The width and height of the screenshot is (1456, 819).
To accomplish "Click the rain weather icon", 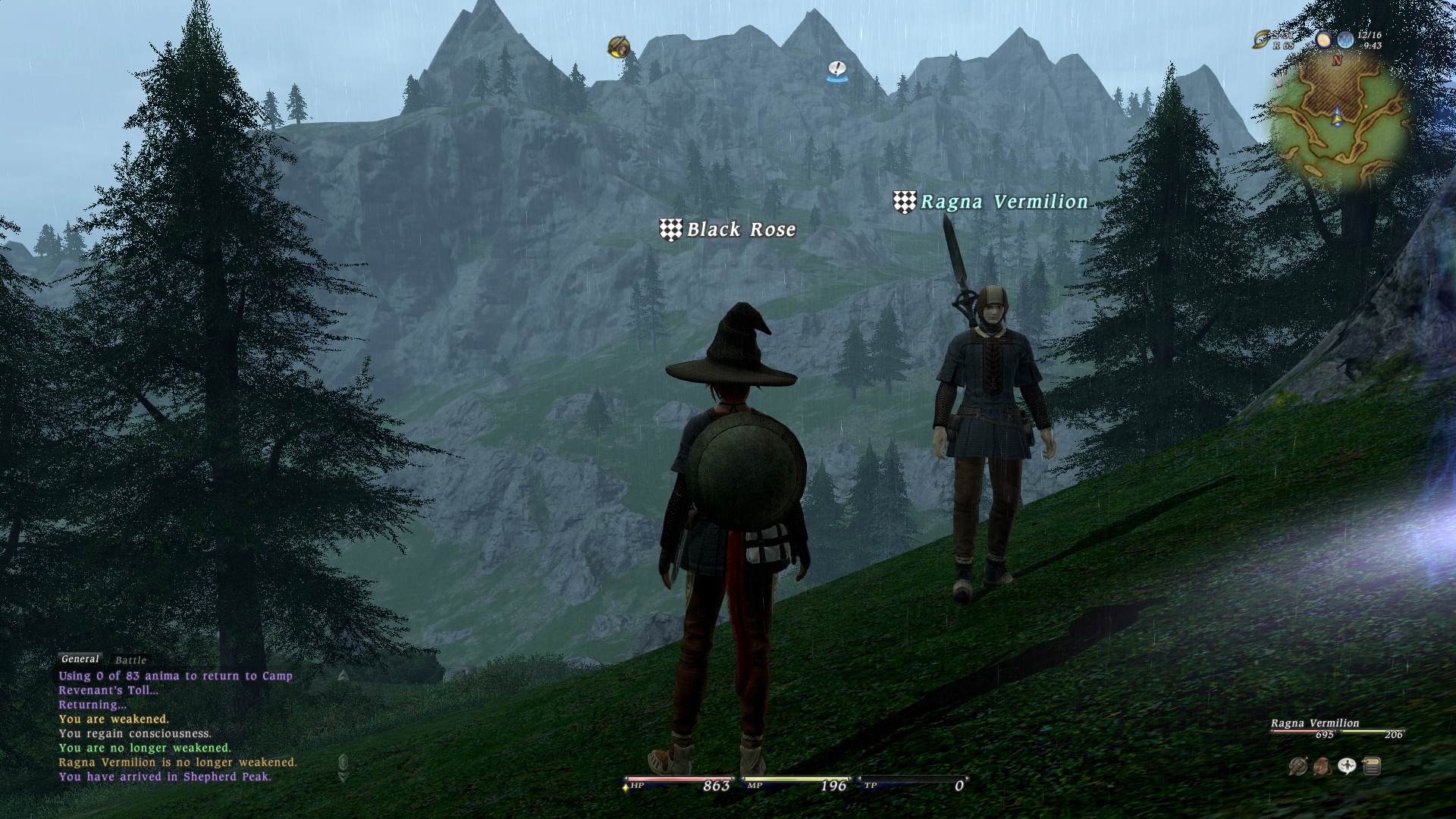I will click(x=1345, y=39).
